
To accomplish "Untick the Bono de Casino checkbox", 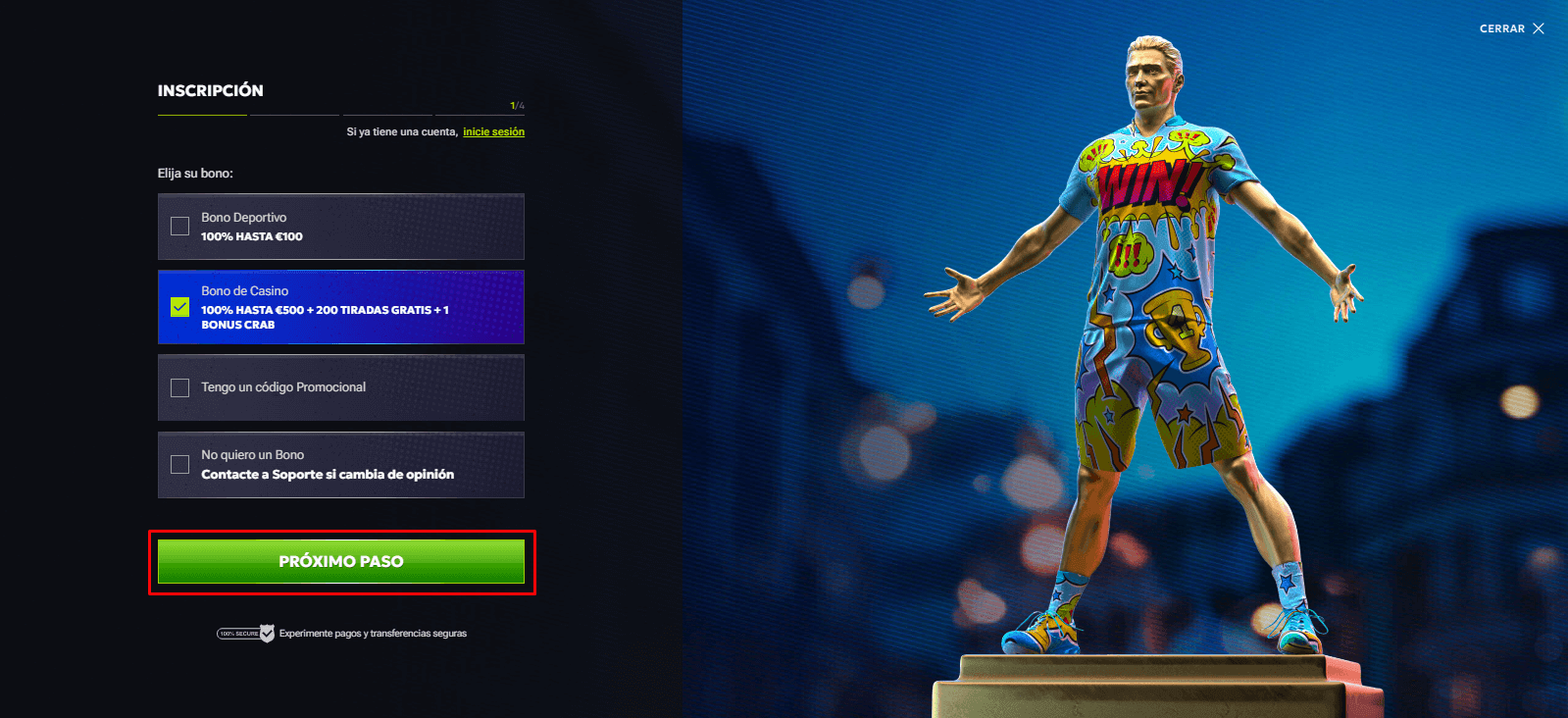I will [x=180, y=307].
